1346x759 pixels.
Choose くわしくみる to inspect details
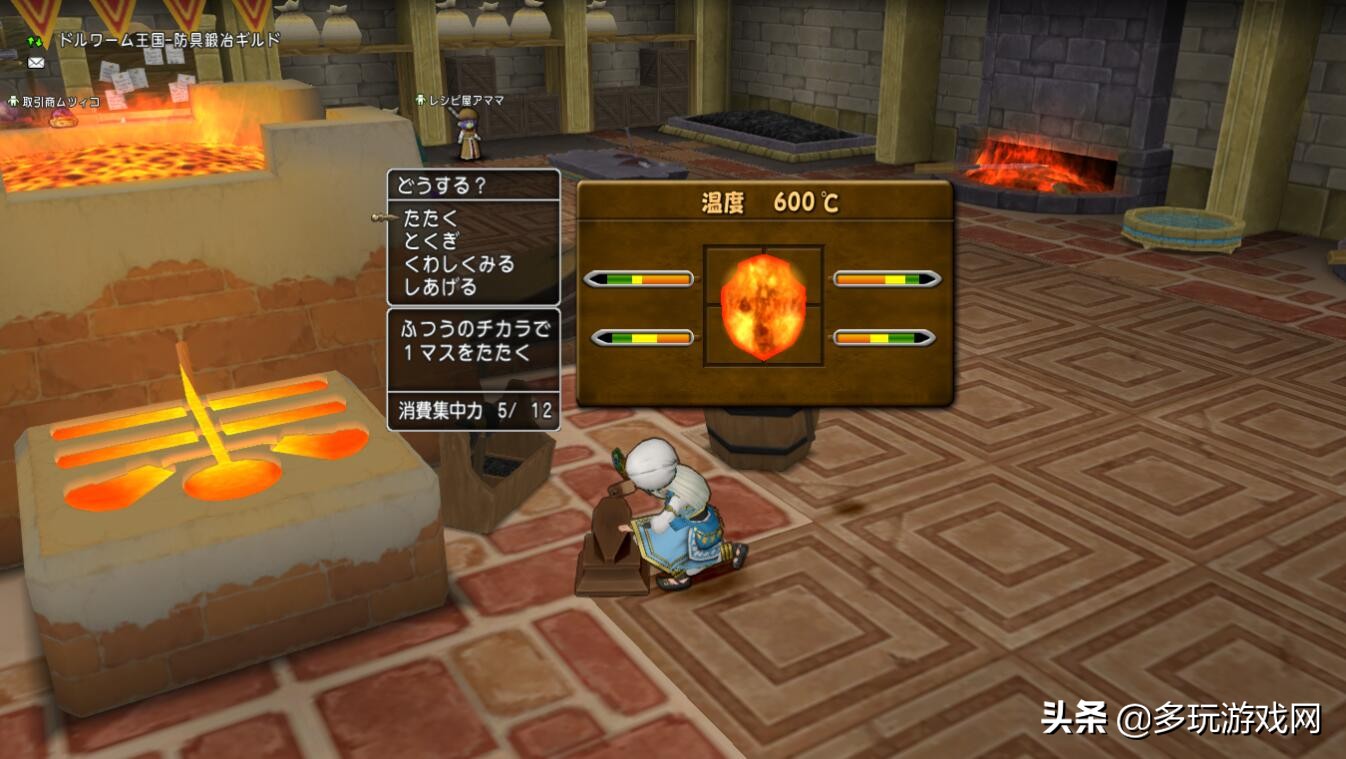tap(459, 264)
